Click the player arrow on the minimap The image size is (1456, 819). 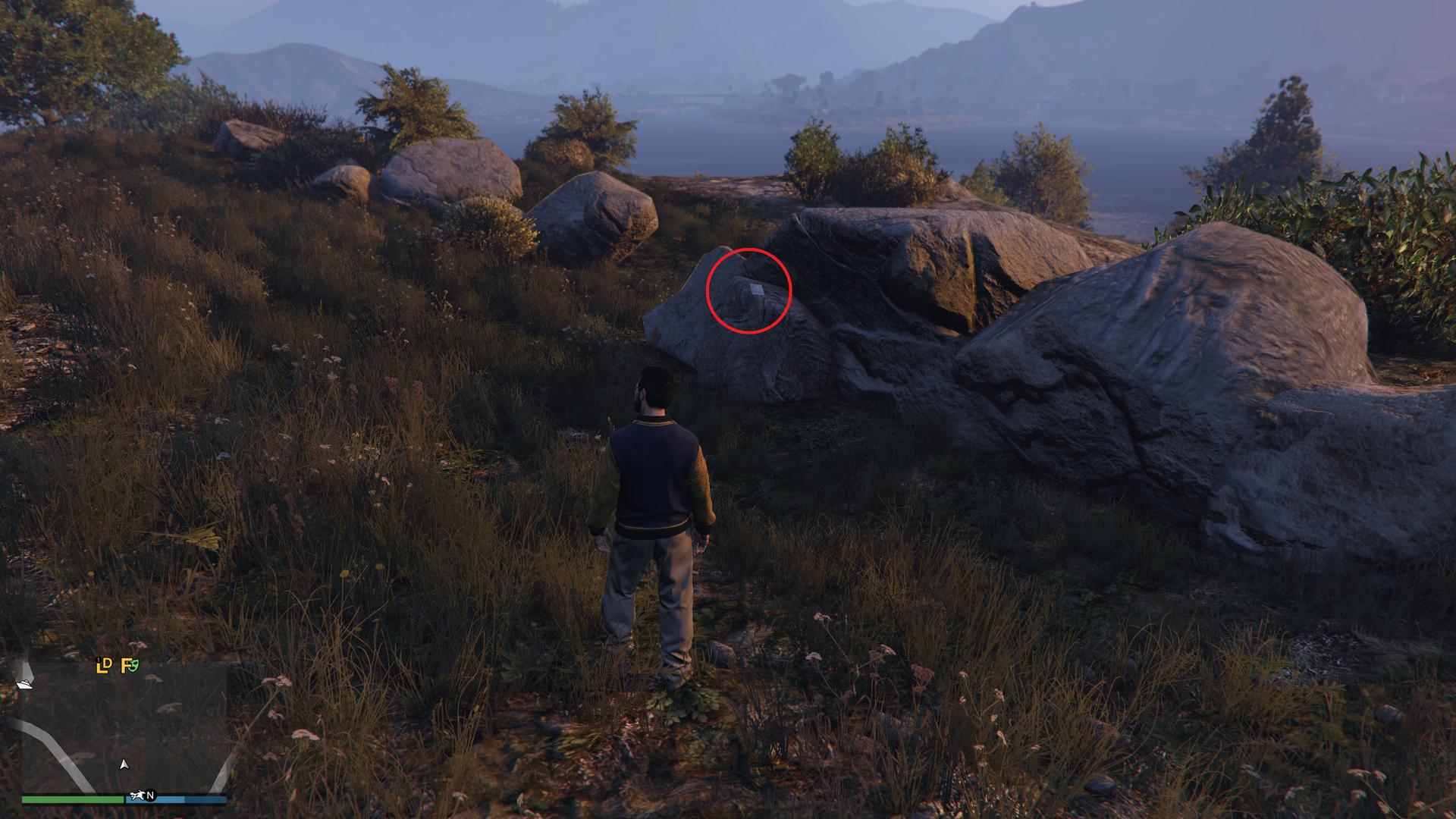tap(124, 764)
